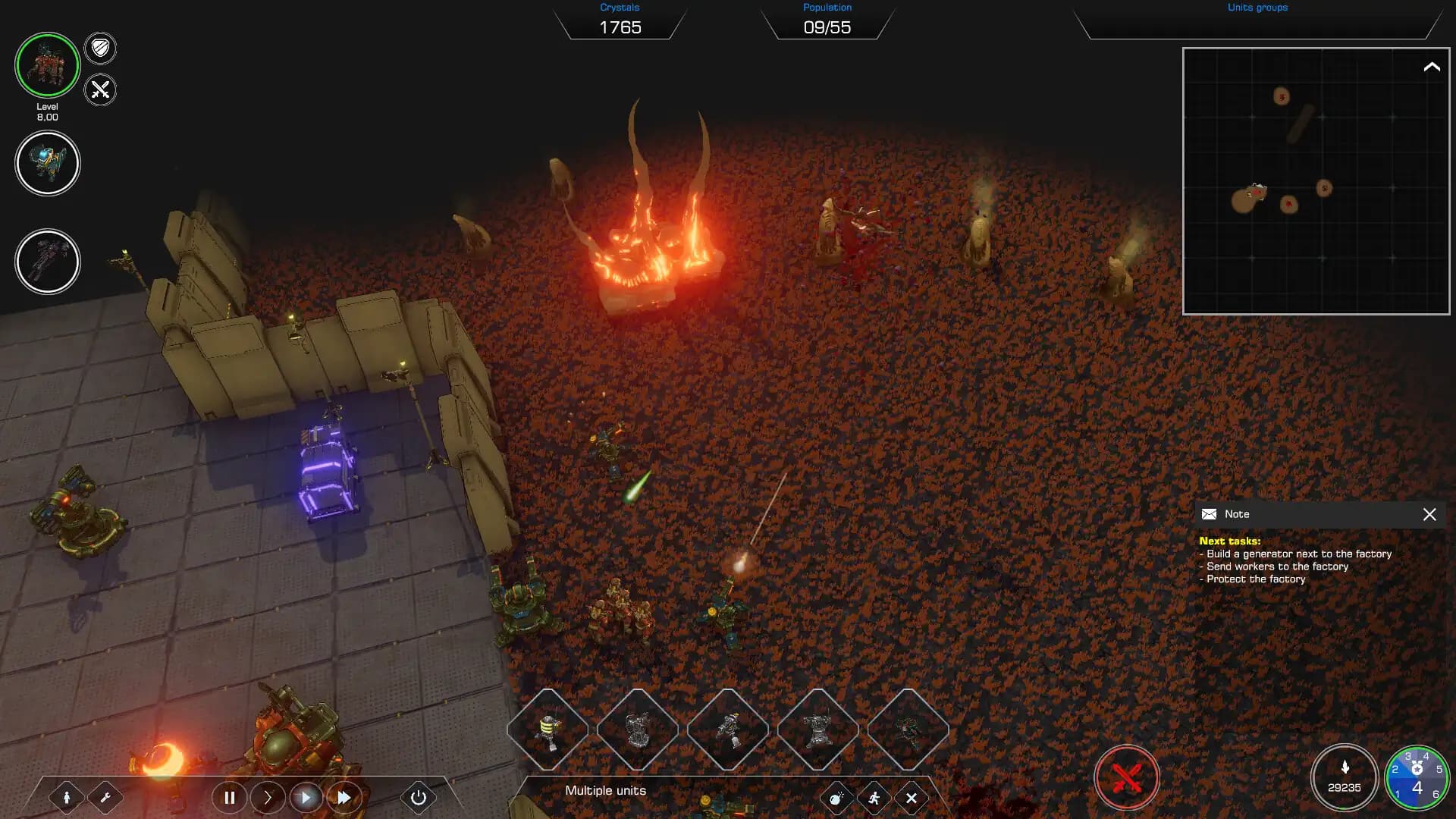Image resolution: width=1456 pixels, height=819 pixels.
Task: Toggle pause on the game
Action: pos(230,798)
